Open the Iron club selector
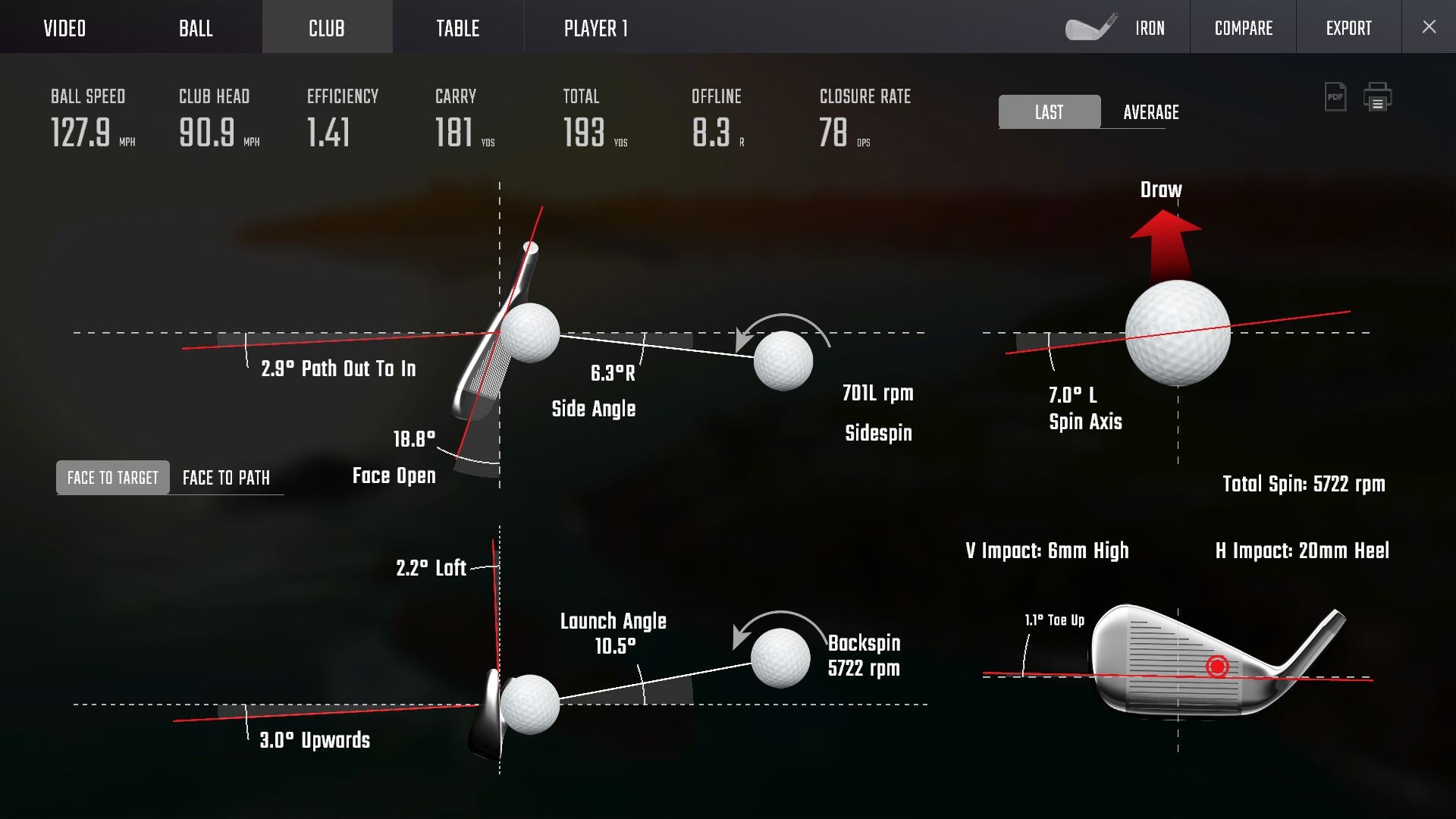 1117,28
